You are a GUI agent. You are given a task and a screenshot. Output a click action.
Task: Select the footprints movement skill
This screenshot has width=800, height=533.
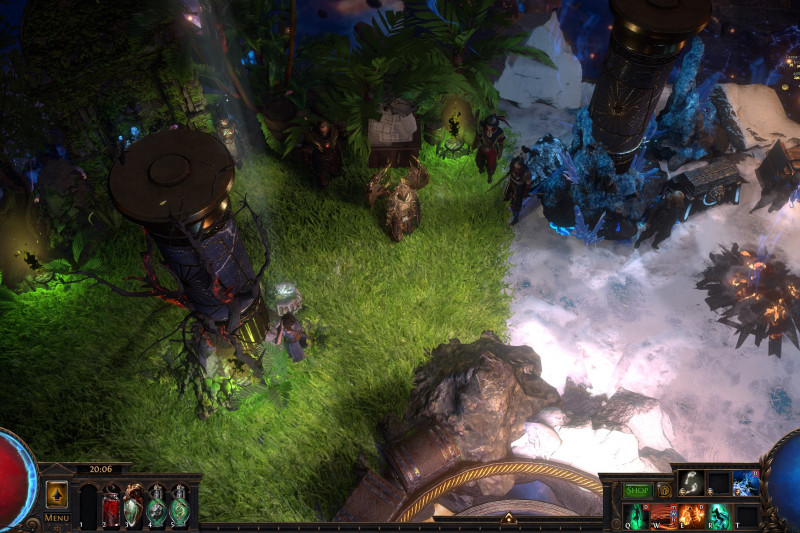click(x=692, y=483)
